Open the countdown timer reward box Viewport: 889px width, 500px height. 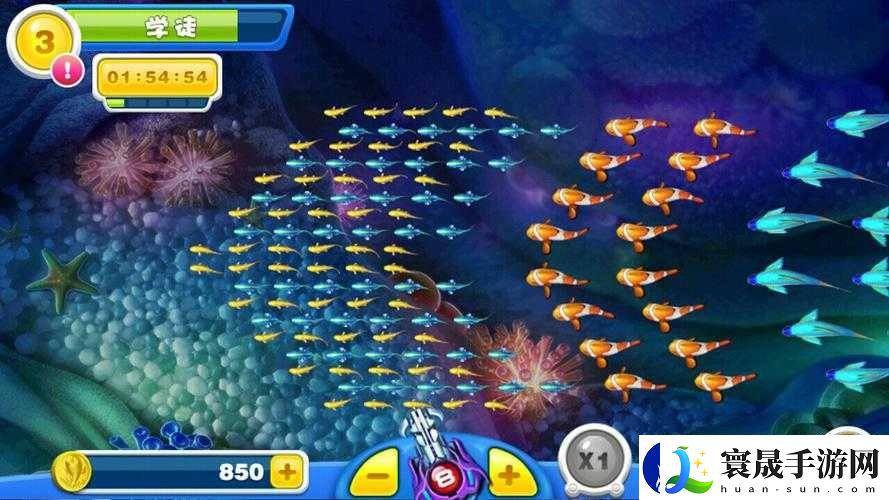pos(157,78)
